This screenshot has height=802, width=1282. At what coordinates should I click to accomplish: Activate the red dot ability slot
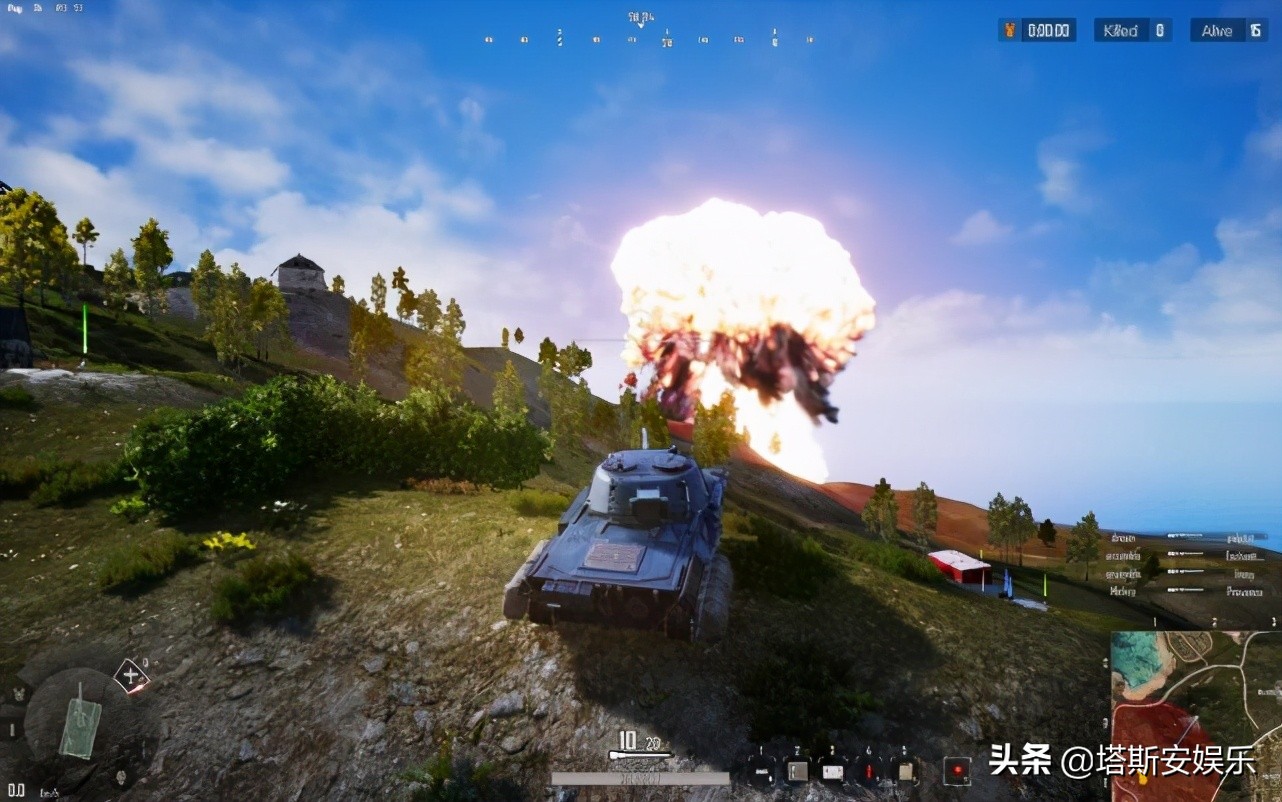(956, 771)
